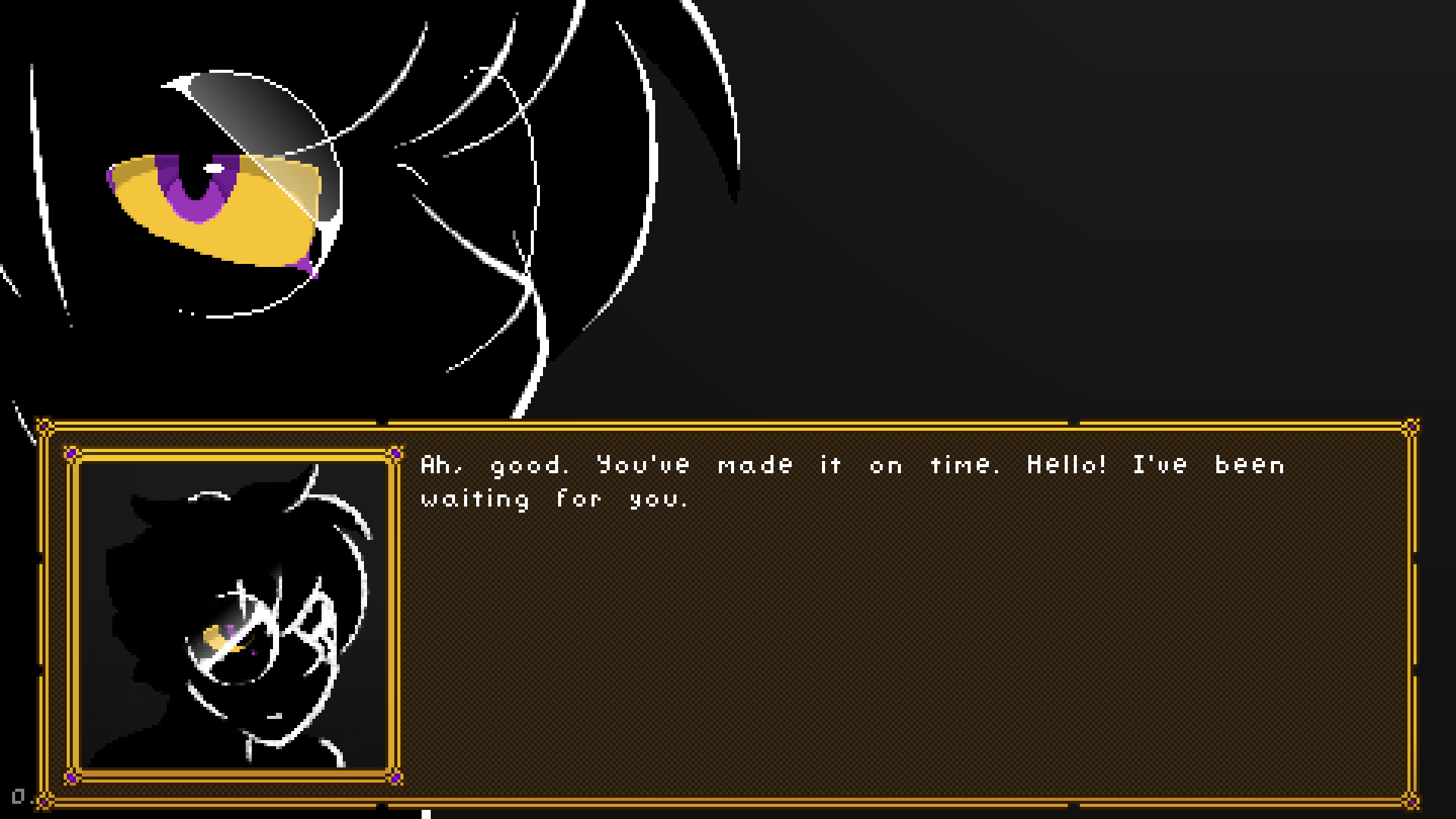The image size is (1456, 819).
Task: Click the gem ornament on the dialogue box's bottom-left corner
Action: coord(44,802)
